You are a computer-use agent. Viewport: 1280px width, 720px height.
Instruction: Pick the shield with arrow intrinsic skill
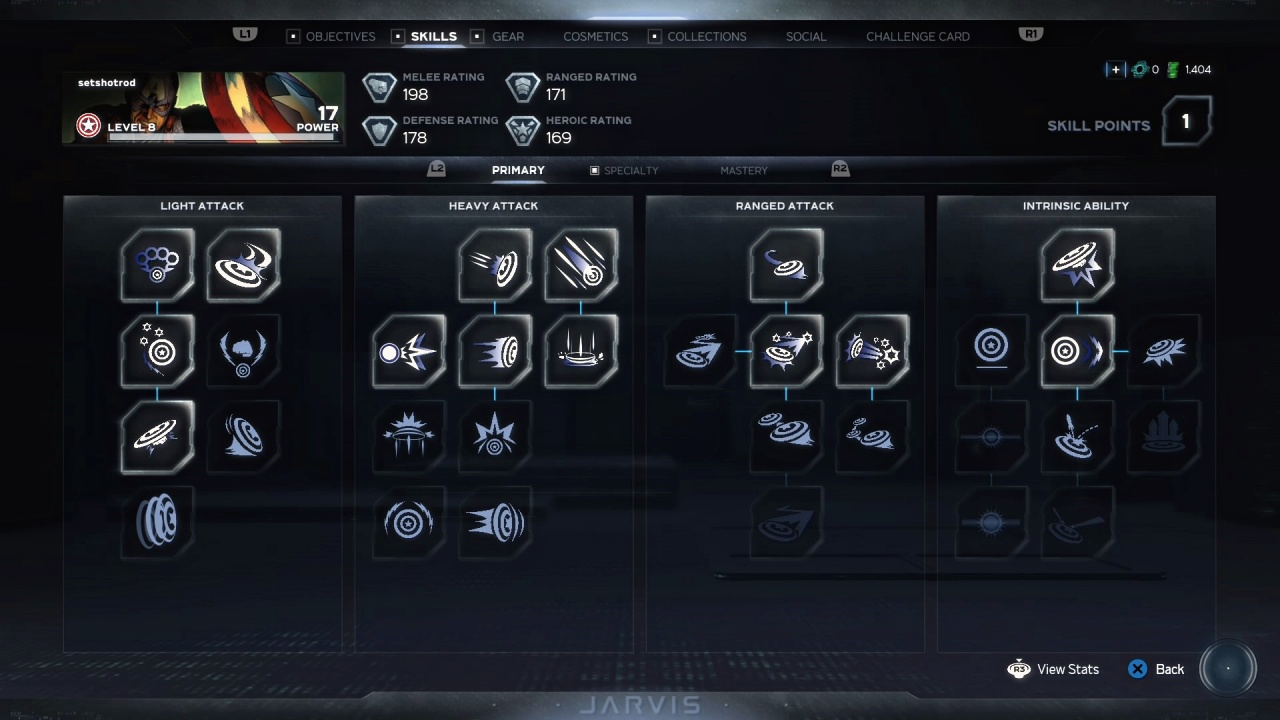coord(1077,351)
